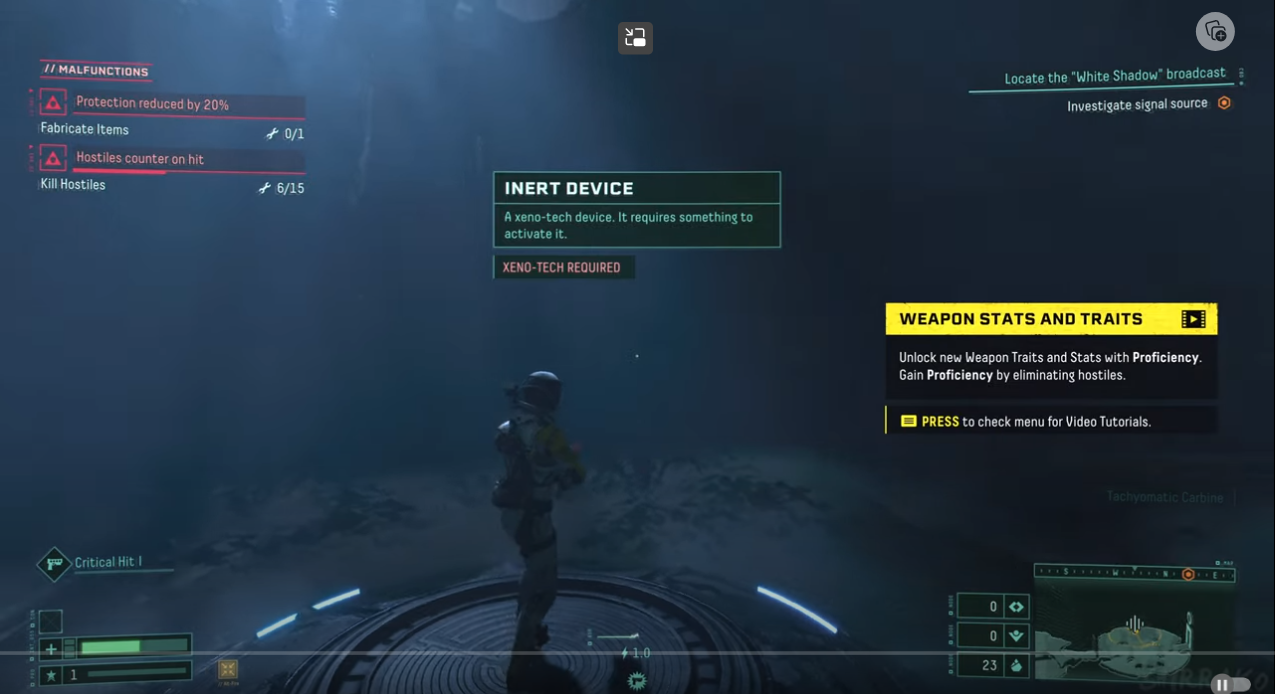The height and width of the screenshot is (694, 1275).
Task: Click the crystal resource icon showing 23
Action: pos(1016,665)
